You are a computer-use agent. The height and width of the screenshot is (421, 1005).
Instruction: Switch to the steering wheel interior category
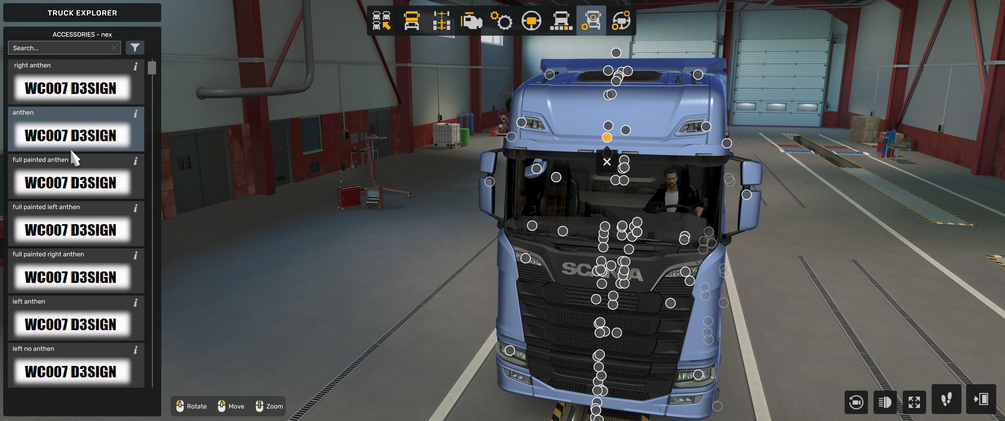pyautogui.click(x=532, y=21)
